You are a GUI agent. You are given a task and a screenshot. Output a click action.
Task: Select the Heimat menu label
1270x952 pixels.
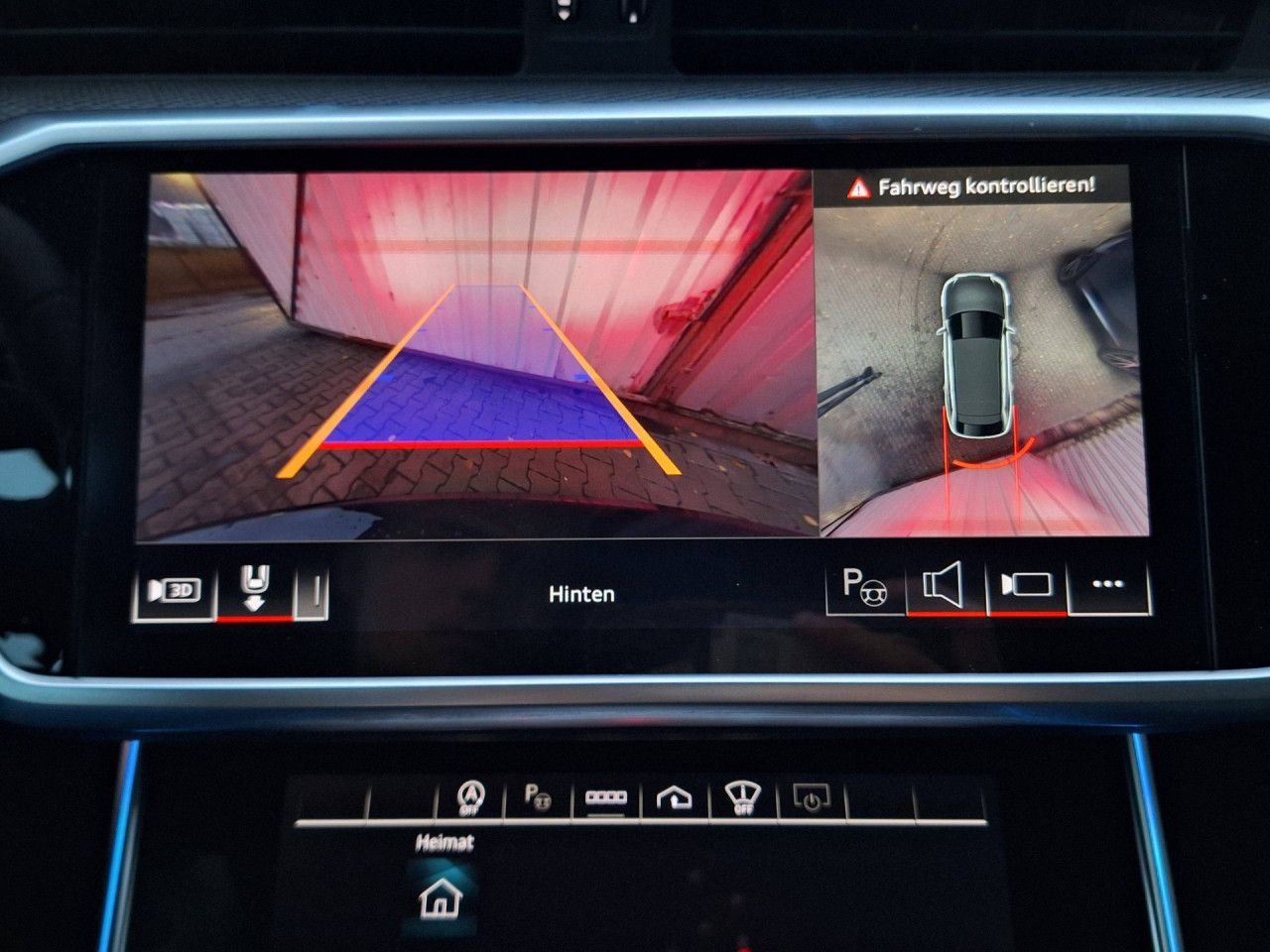pos(444,844)
